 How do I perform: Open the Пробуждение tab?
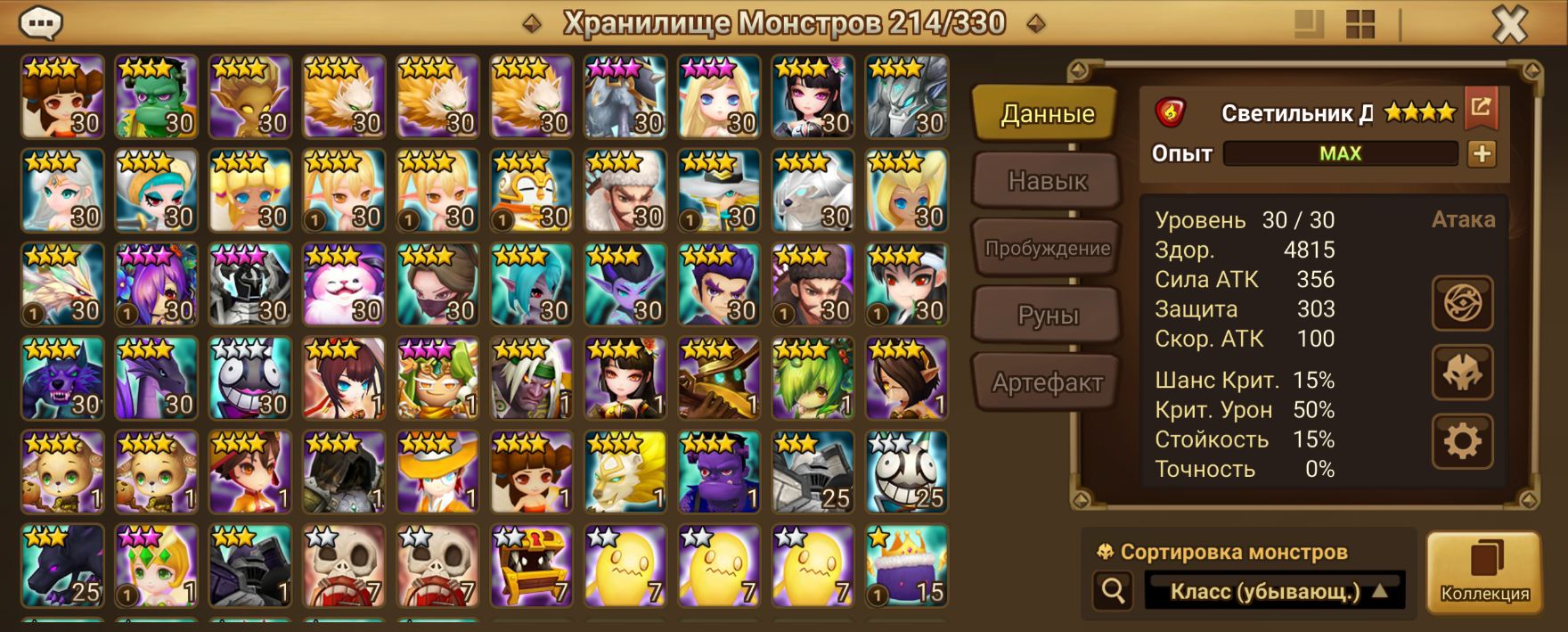[x=1047, y=249]
